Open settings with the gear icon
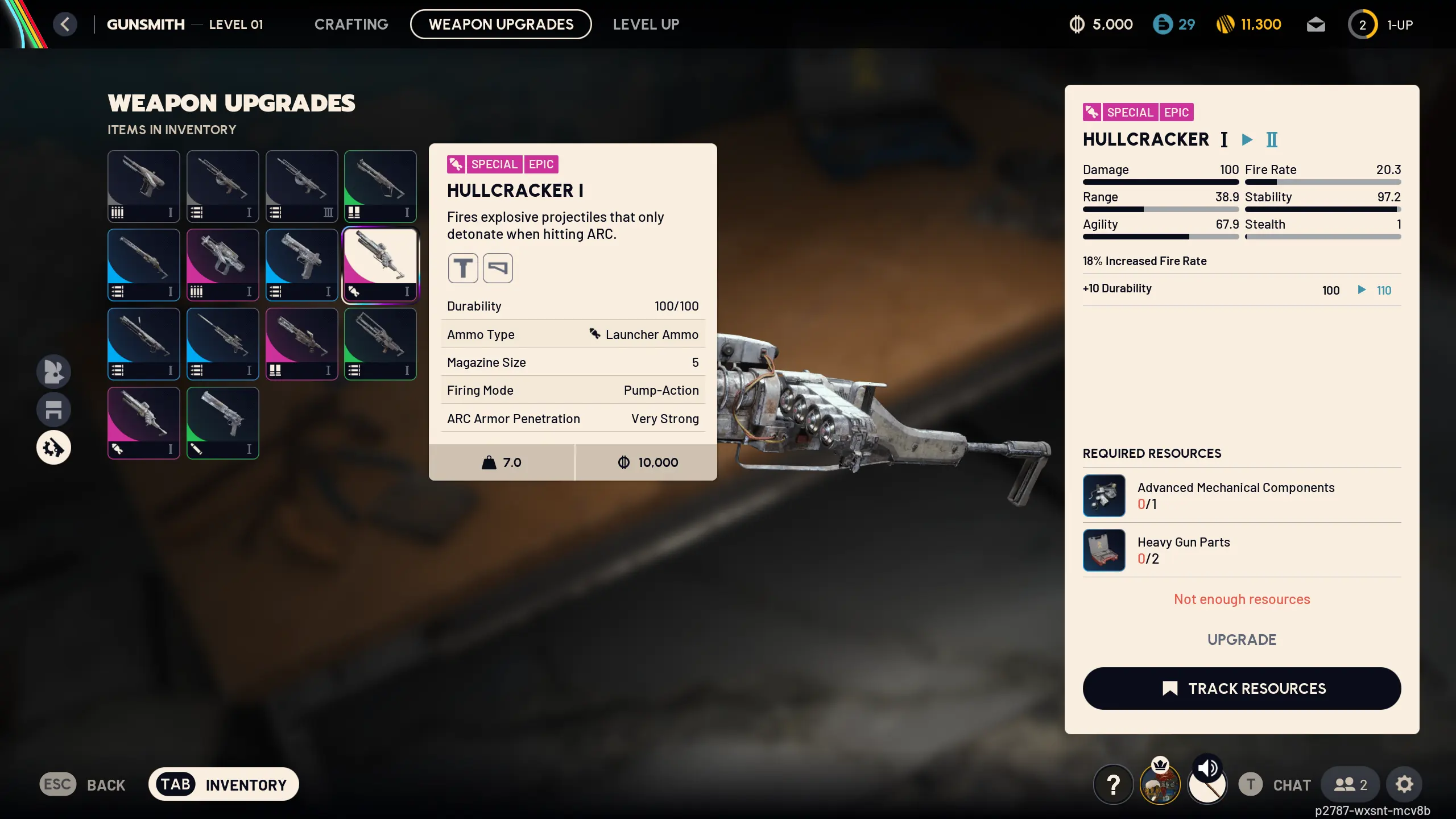1456x819 pixels. click(x=1404, y=784)
